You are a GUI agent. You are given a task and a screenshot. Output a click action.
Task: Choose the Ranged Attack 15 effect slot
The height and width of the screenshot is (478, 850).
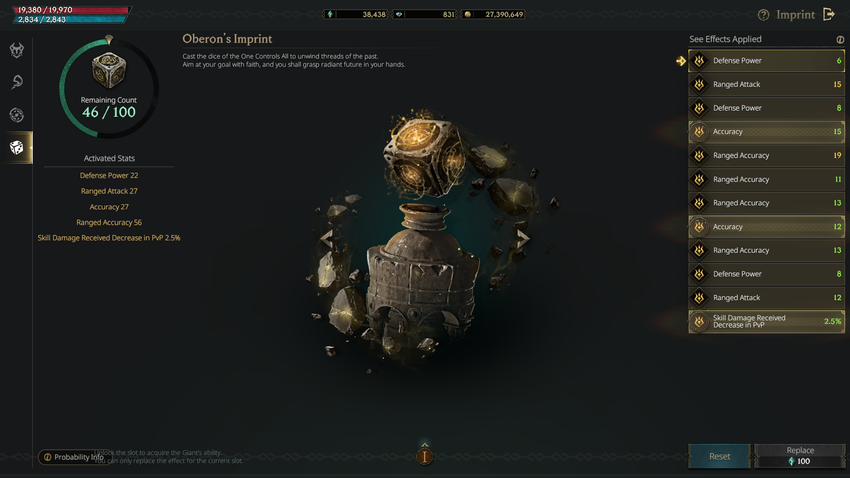pyautogui.click(x=766, y=85)
